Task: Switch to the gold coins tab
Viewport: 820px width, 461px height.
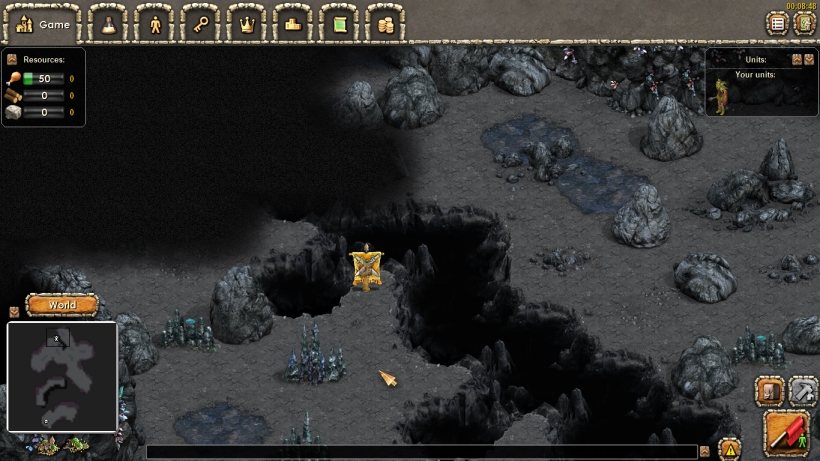Action: click(385, 23)
